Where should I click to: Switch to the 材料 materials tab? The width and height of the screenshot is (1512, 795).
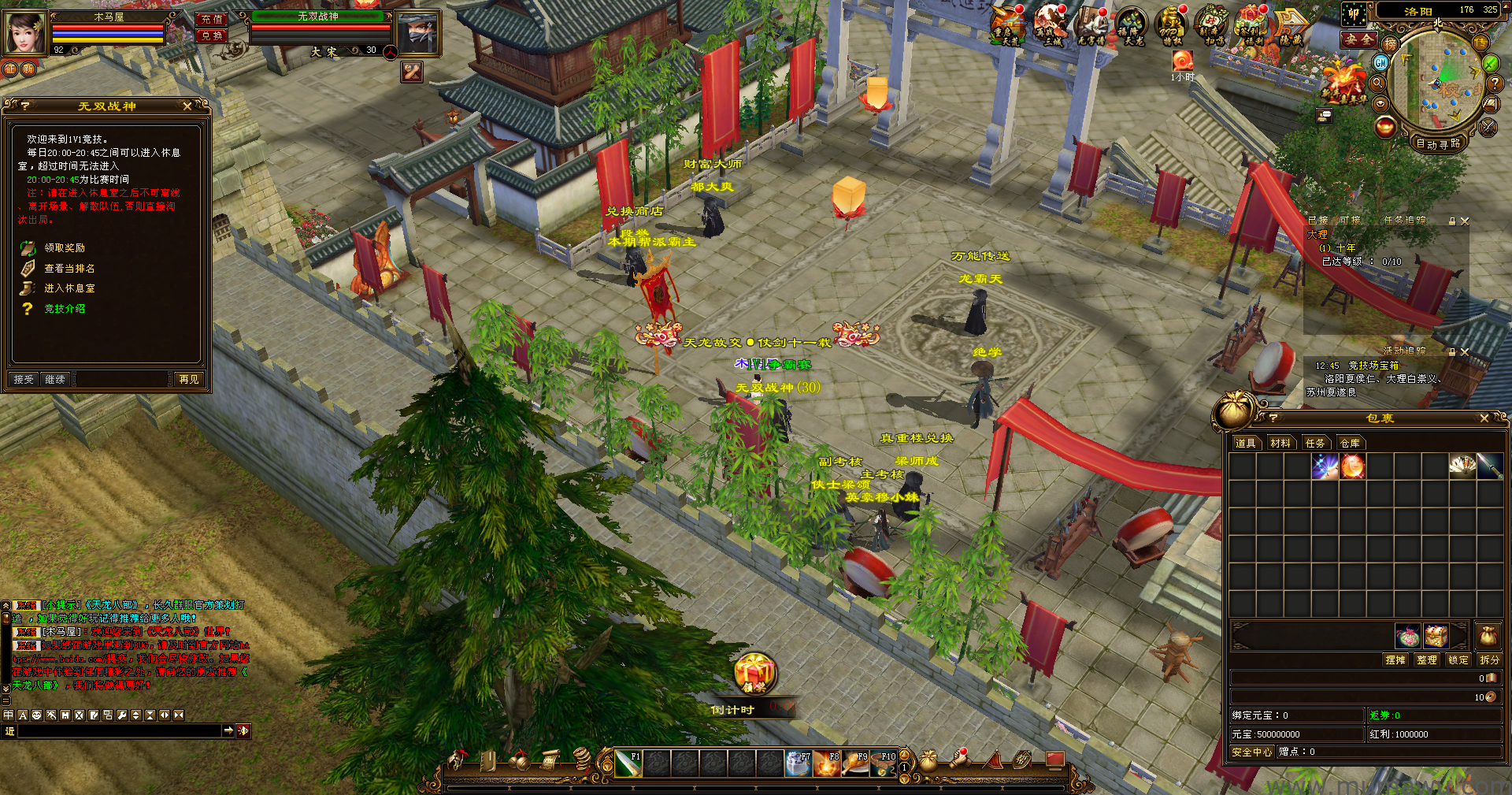[x=1280, y=444]
